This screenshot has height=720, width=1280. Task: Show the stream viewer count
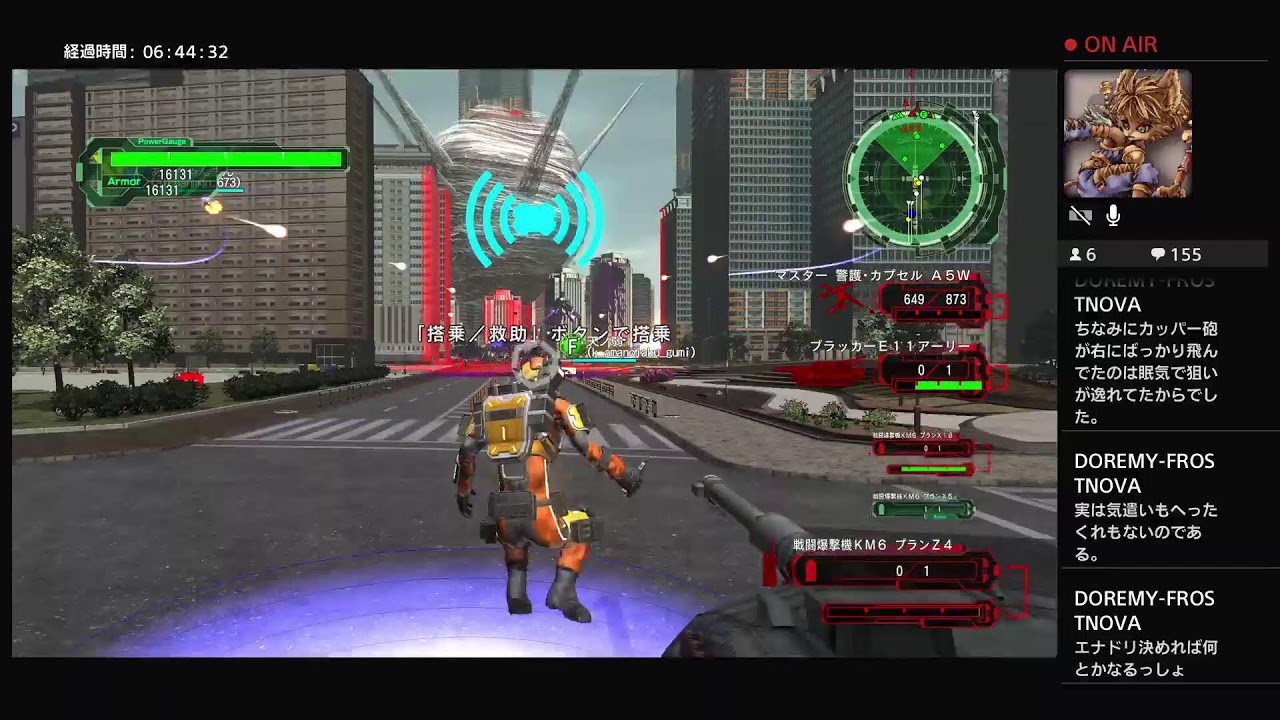click(x=1084, y=255)
